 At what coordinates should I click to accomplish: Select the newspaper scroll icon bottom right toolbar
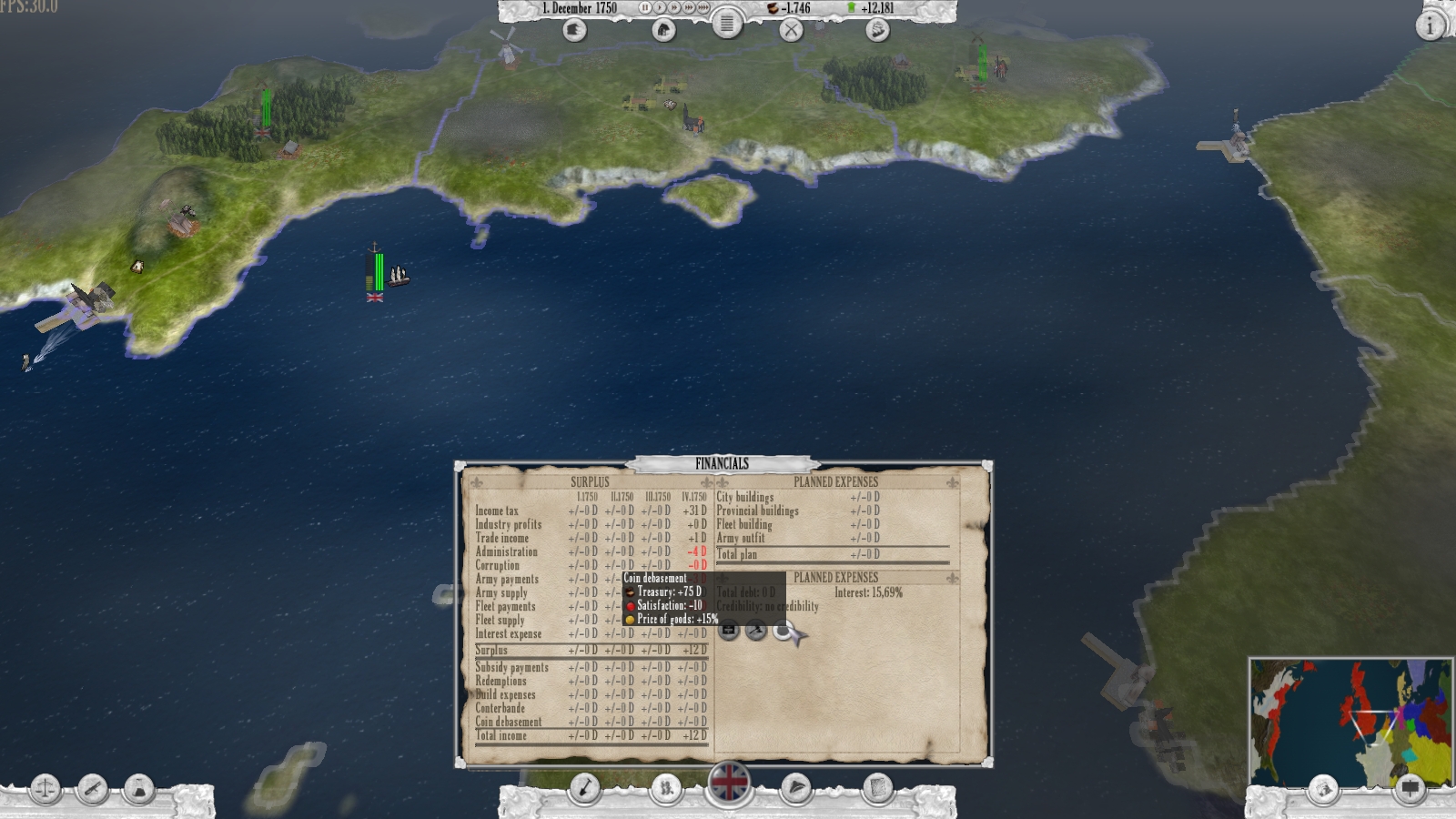875,788
